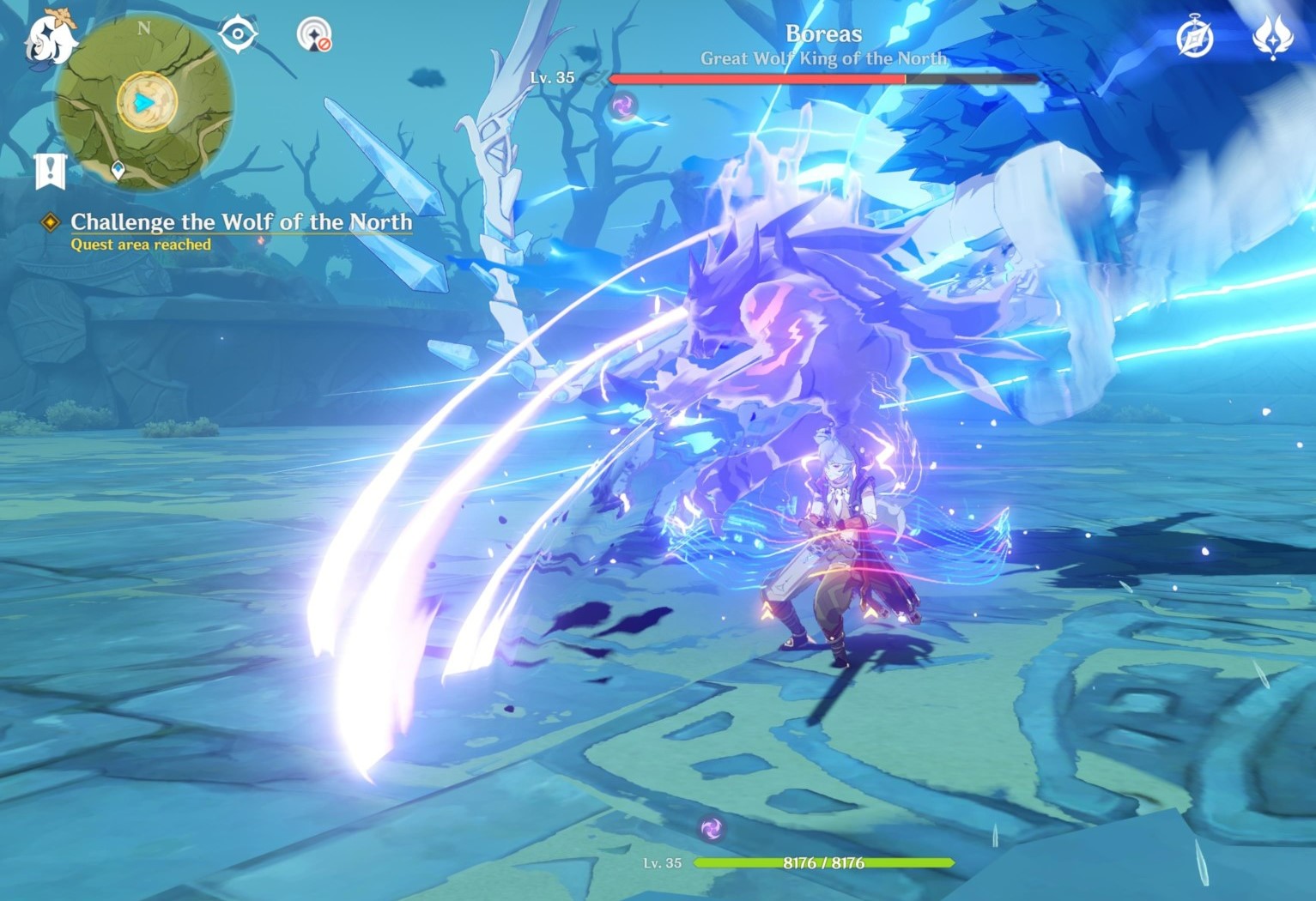The height and width of the screenshot is (901, 1316).
Task: Click the 8176 / 8176 HP value text
Action: (823, 862)
